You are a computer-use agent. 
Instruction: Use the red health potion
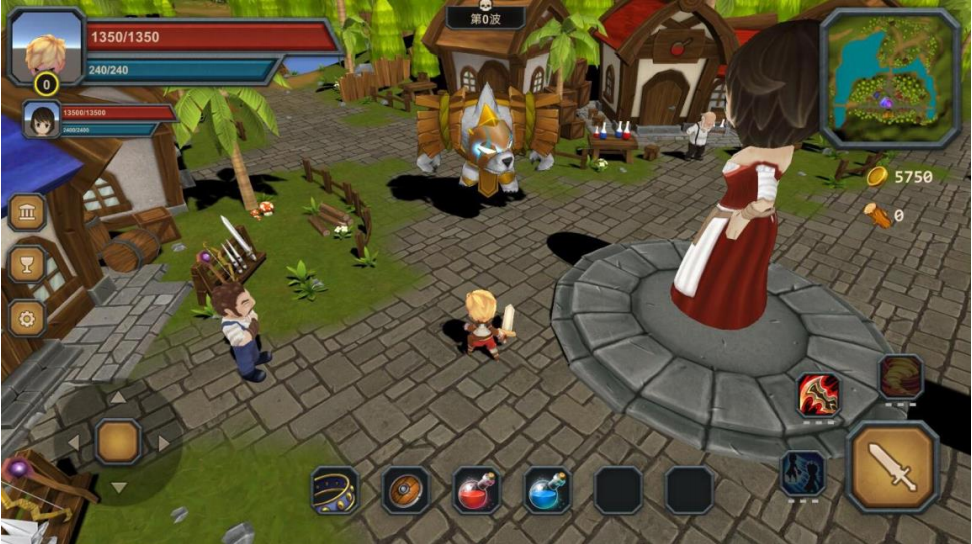[477, 490]
